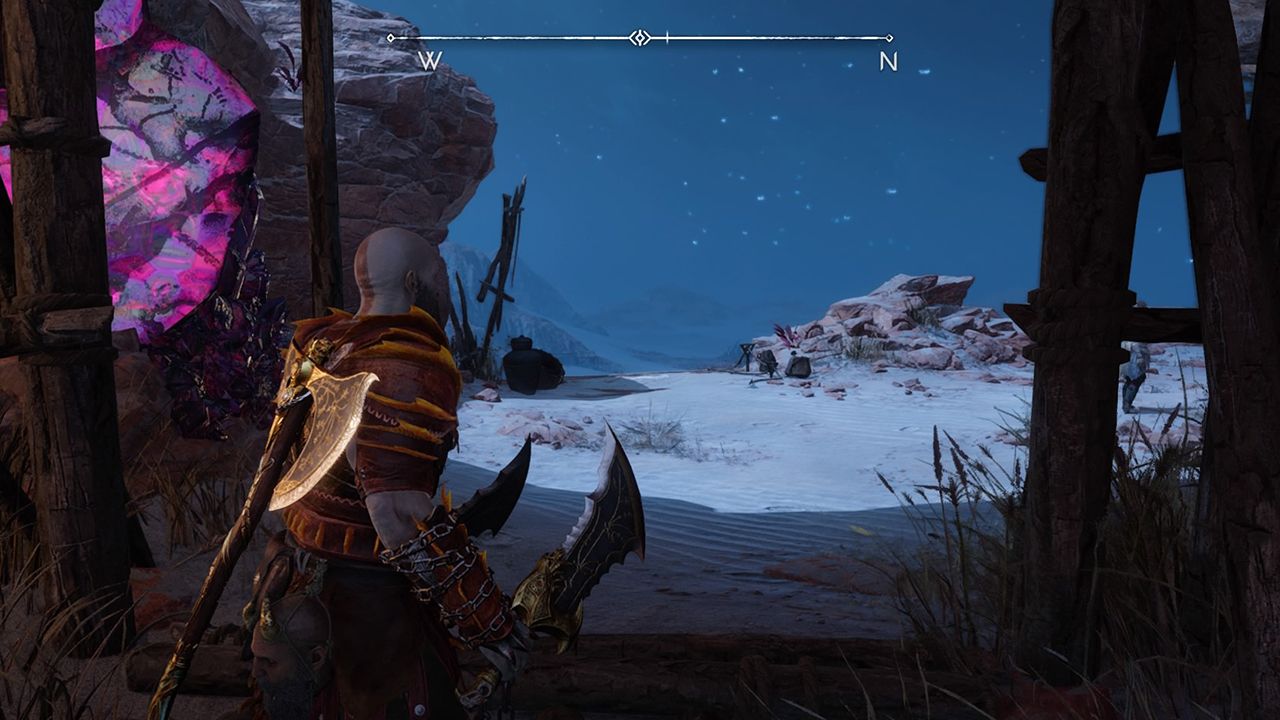Click the diamond objective marker on the compass
Image resolution: width=1280 pixels, height=720 pixels.
[x=638, y=36]
